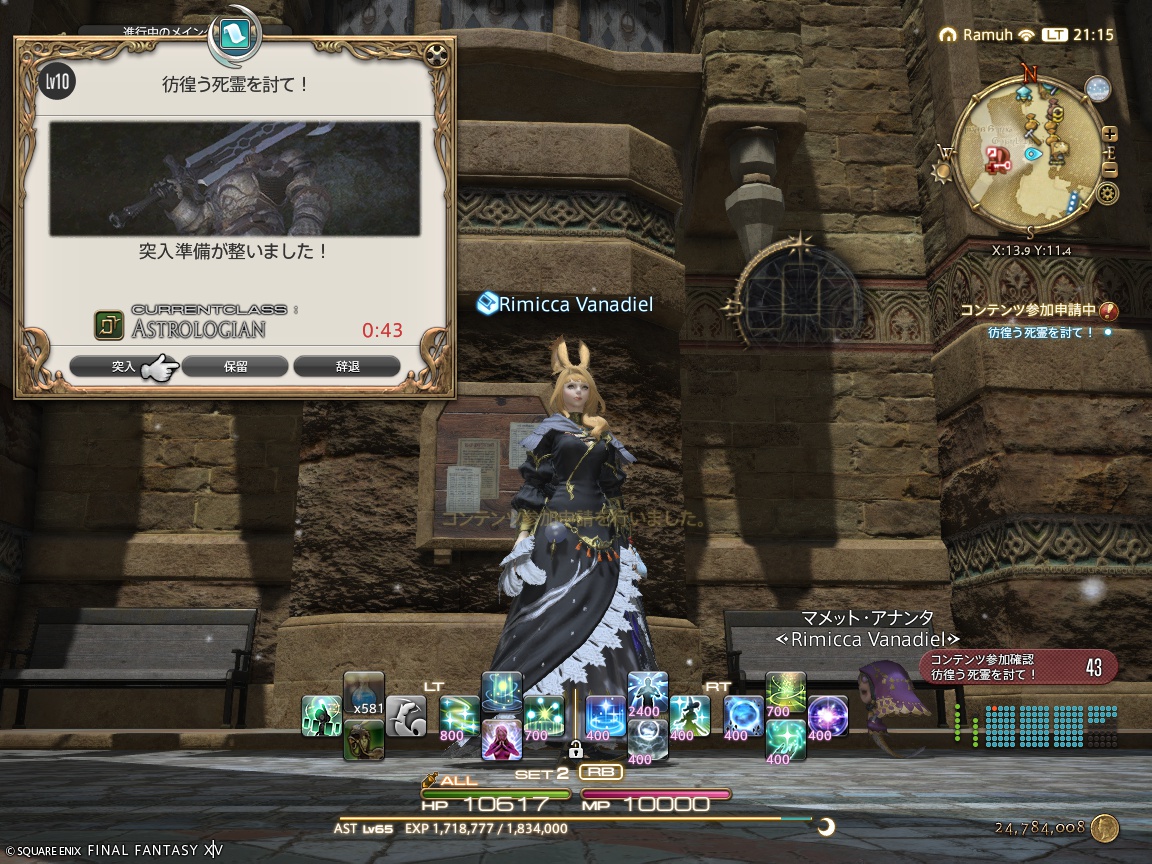This screenshot has height=864, width=1152.
Task: Toggle the hotbar padlock icon
Action: click(575, 749)
